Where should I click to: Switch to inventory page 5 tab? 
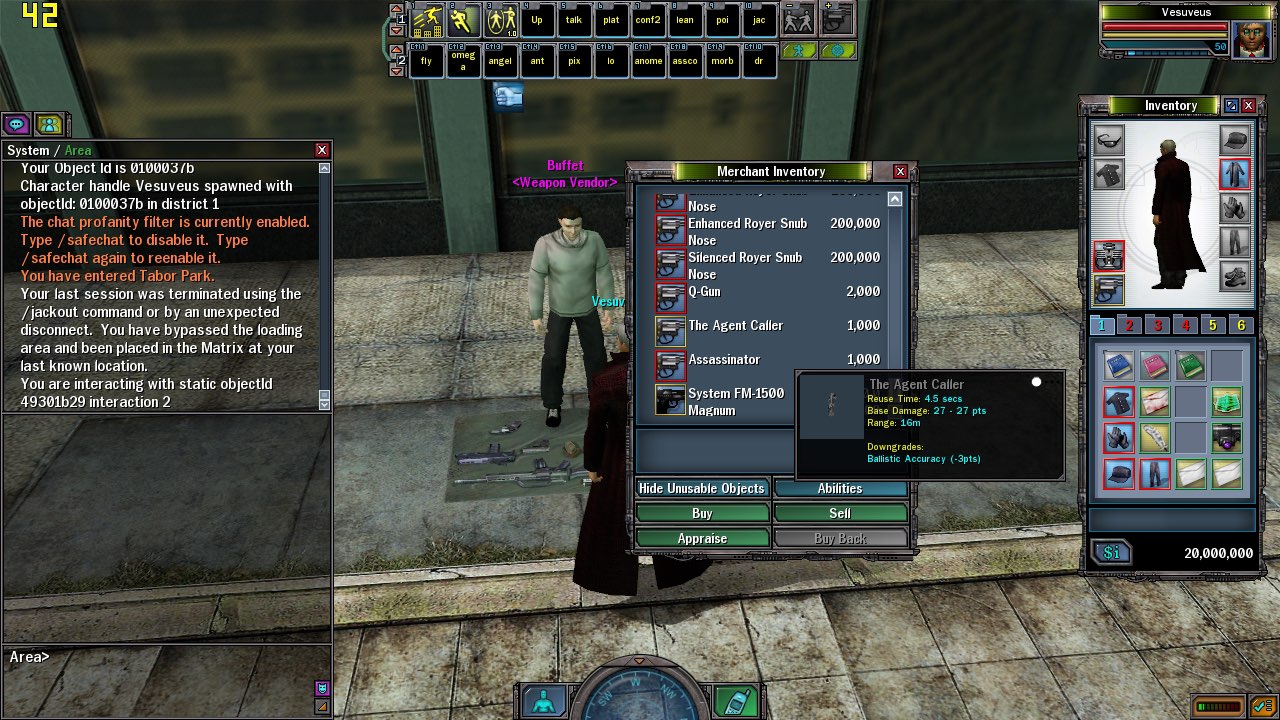point(1213,325)
